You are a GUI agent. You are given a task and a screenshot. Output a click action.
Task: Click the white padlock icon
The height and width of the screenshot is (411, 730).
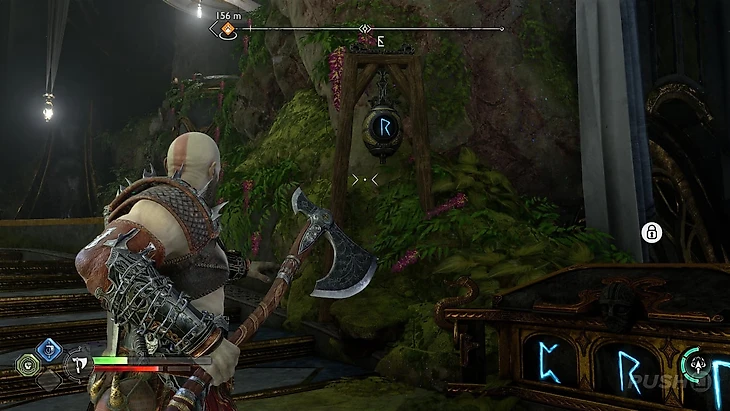pos(651,233)
